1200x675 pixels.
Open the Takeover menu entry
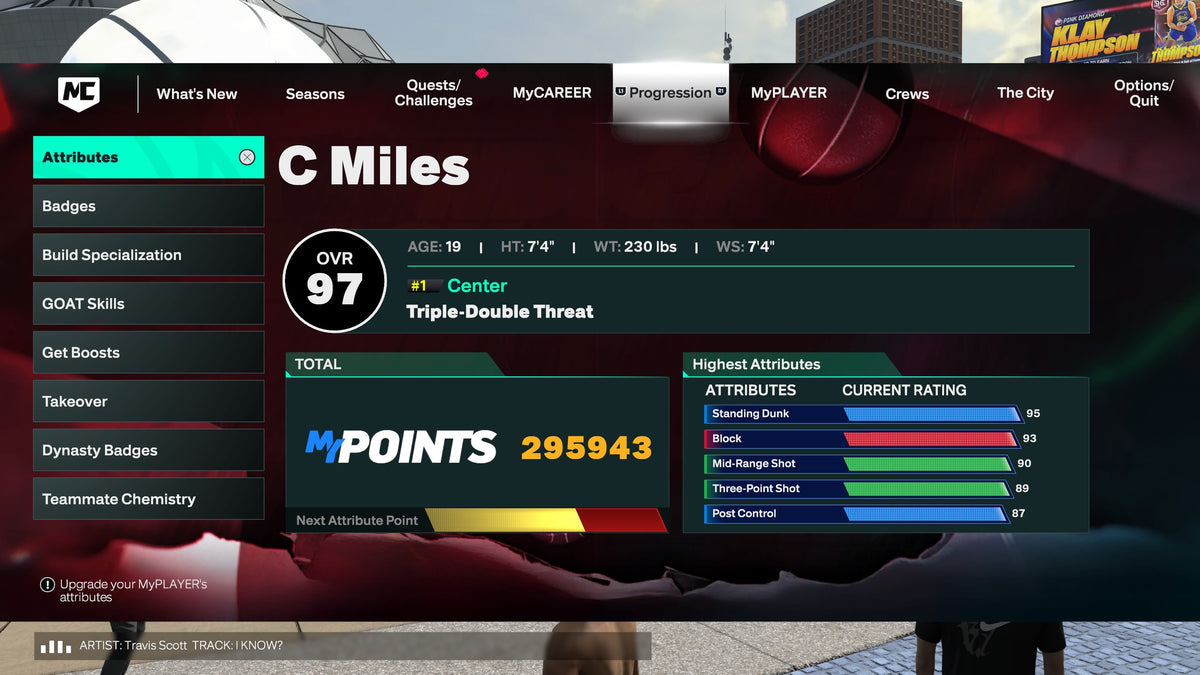click(148, 402)
